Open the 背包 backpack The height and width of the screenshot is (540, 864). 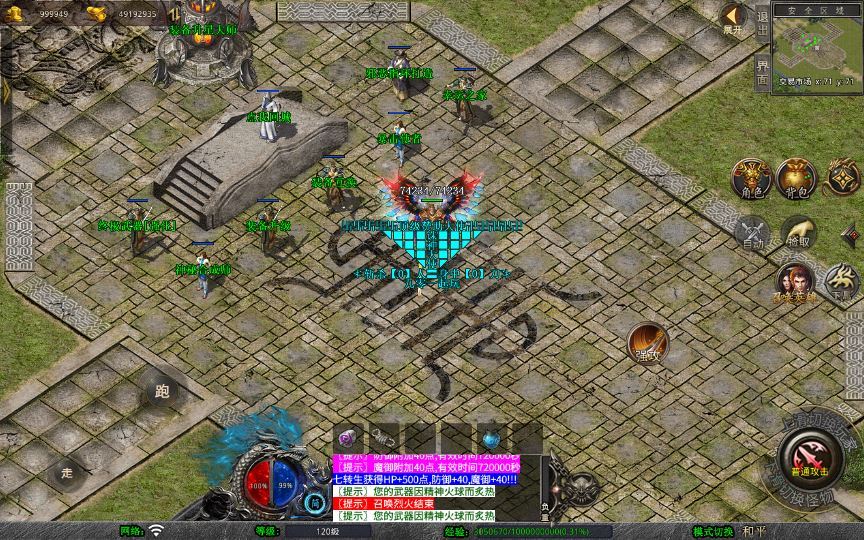point(796,177)
